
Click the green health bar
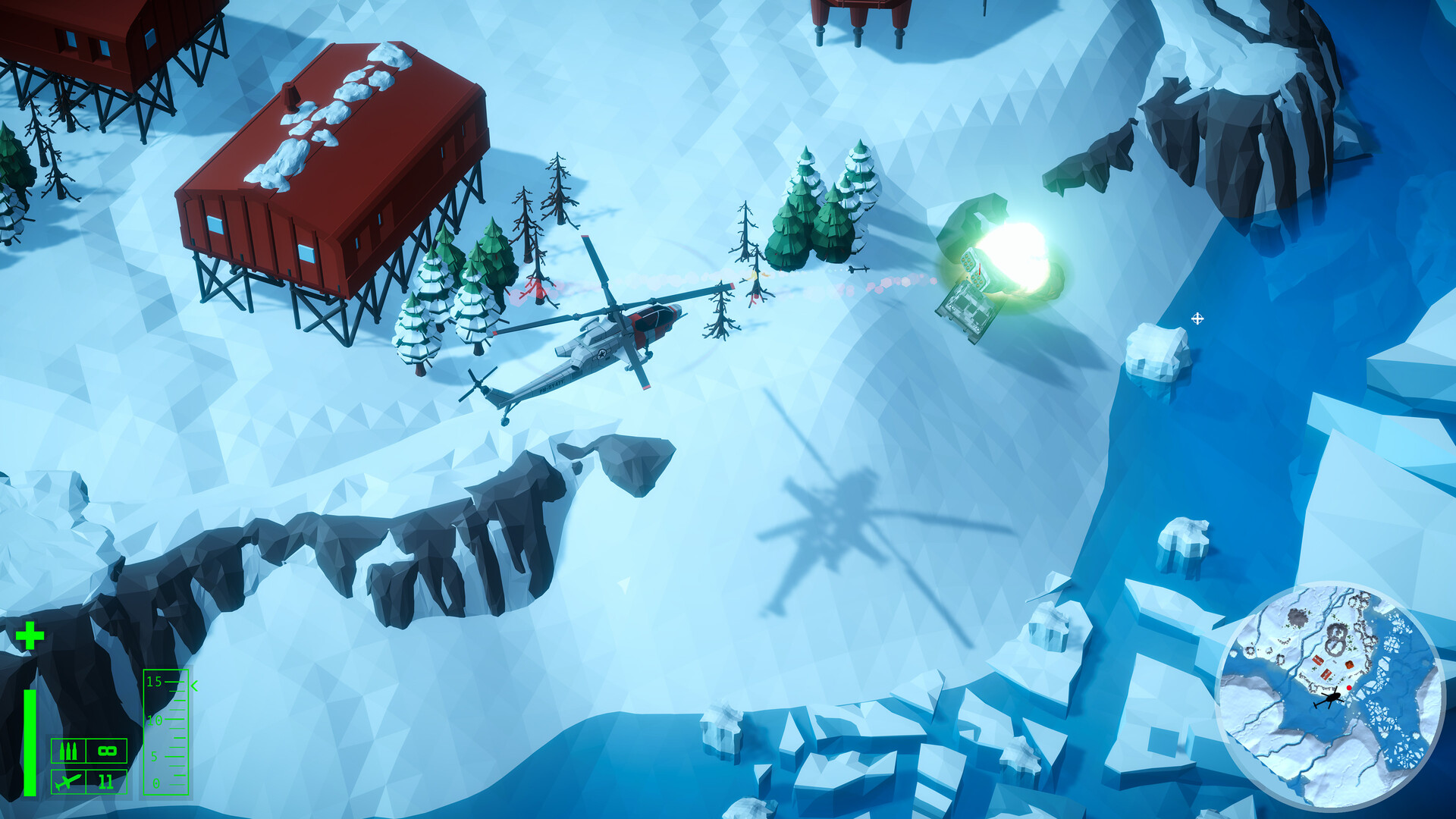point(29,742)
